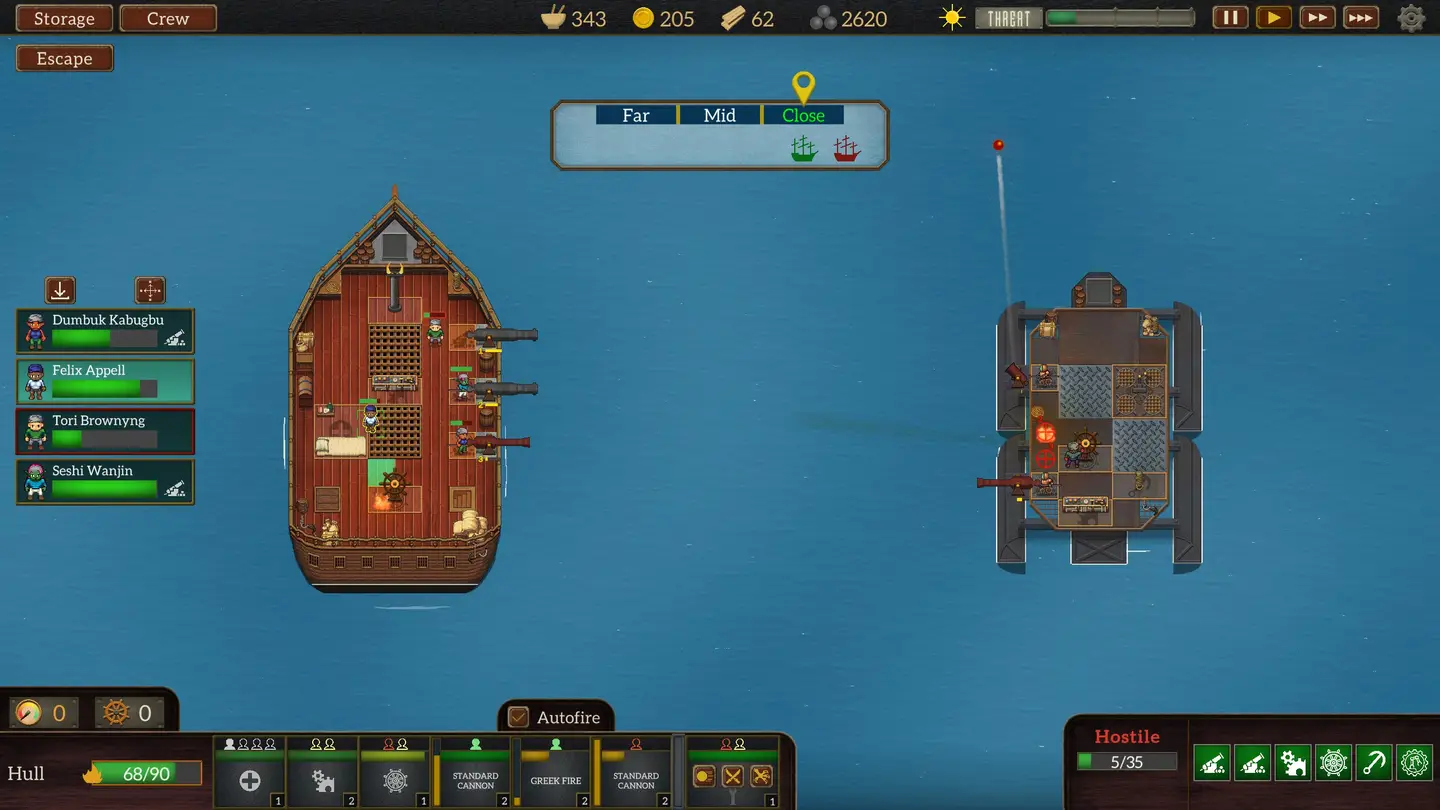This screenshot has width=1440, height=810.
Task: Select the Far range segment
Action: coord(636,115)
